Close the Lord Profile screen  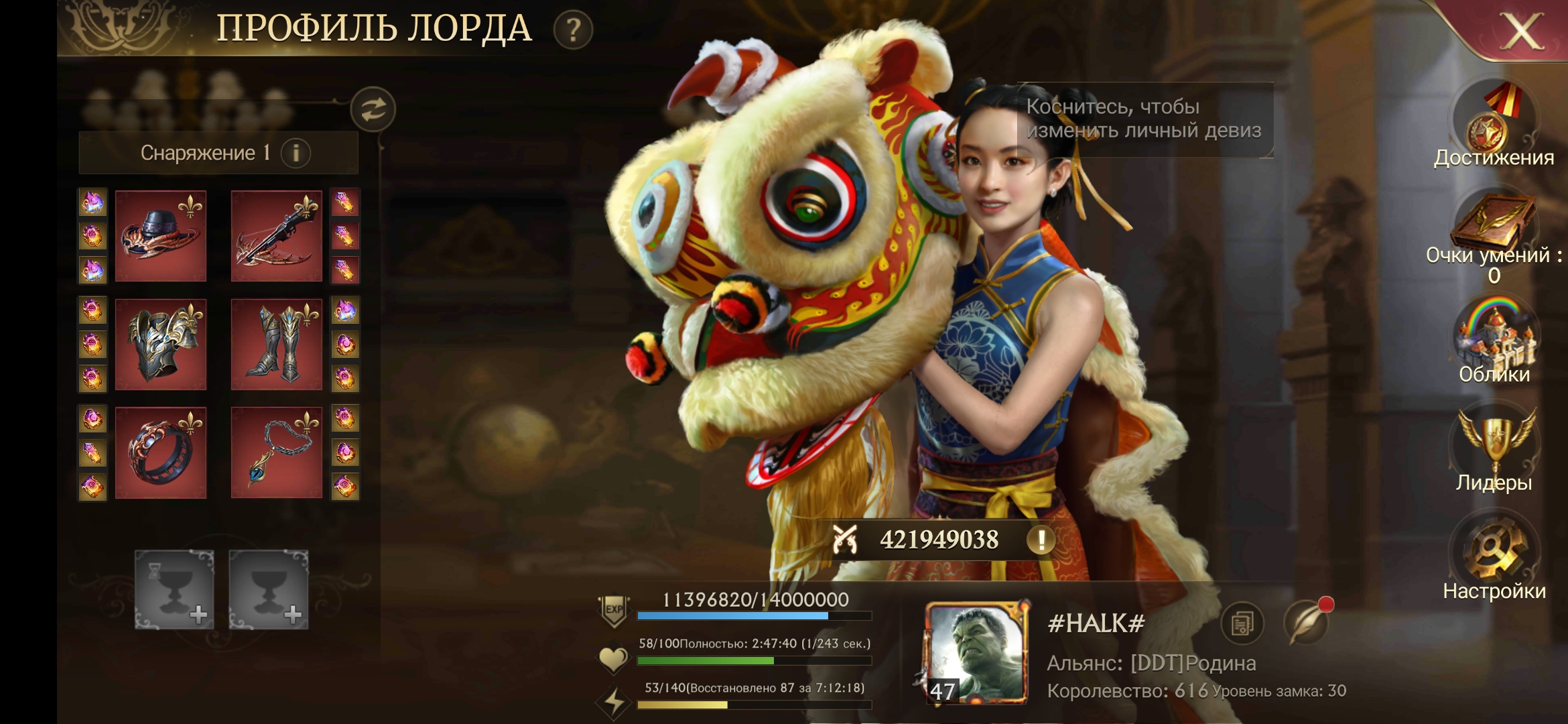point(1521,32)
